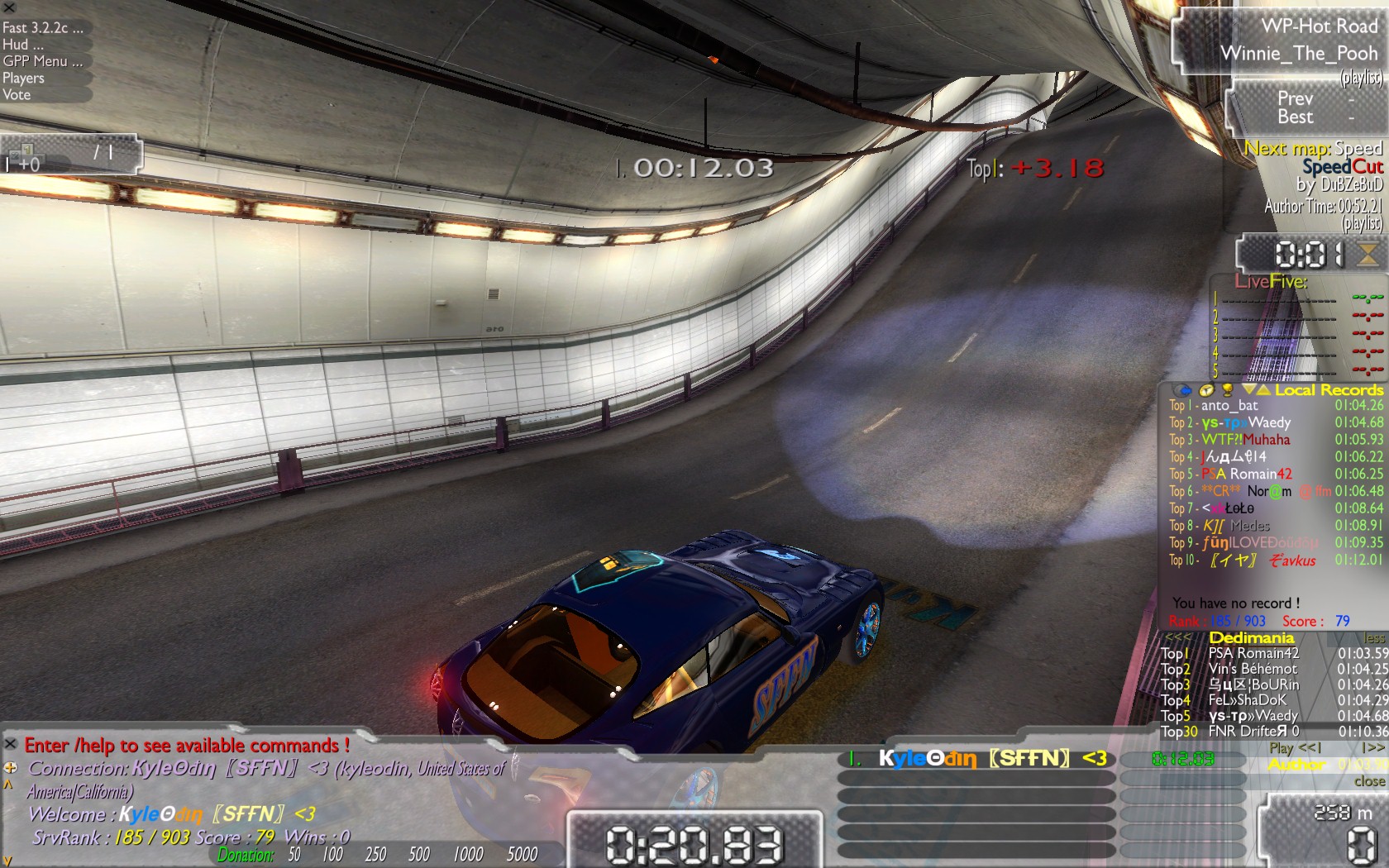The image size is (1389, 868).
Task: Close the chat panel with its X
Action: 11,744
